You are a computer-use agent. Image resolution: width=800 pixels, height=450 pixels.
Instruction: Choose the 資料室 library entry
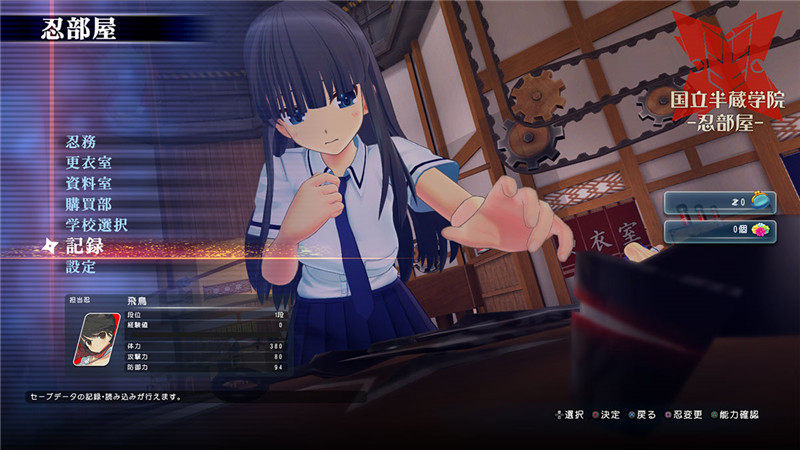[88, 183]
